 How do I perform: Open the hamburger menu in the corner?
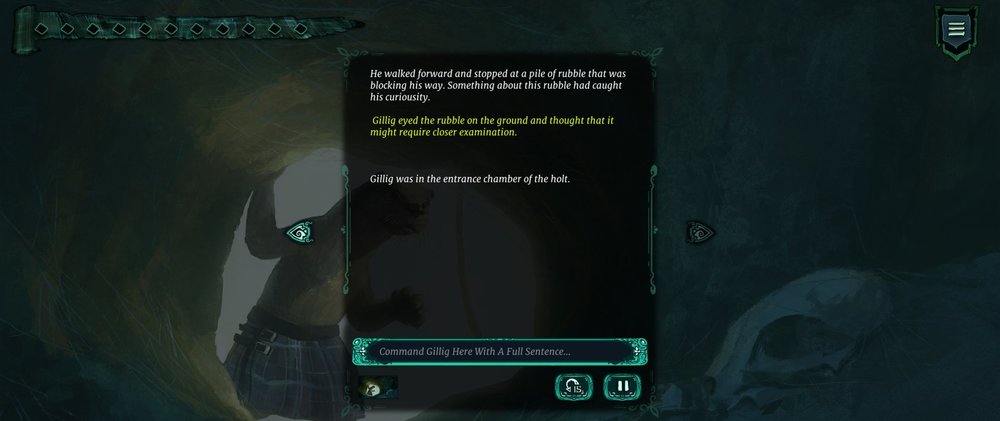(956, 28)
